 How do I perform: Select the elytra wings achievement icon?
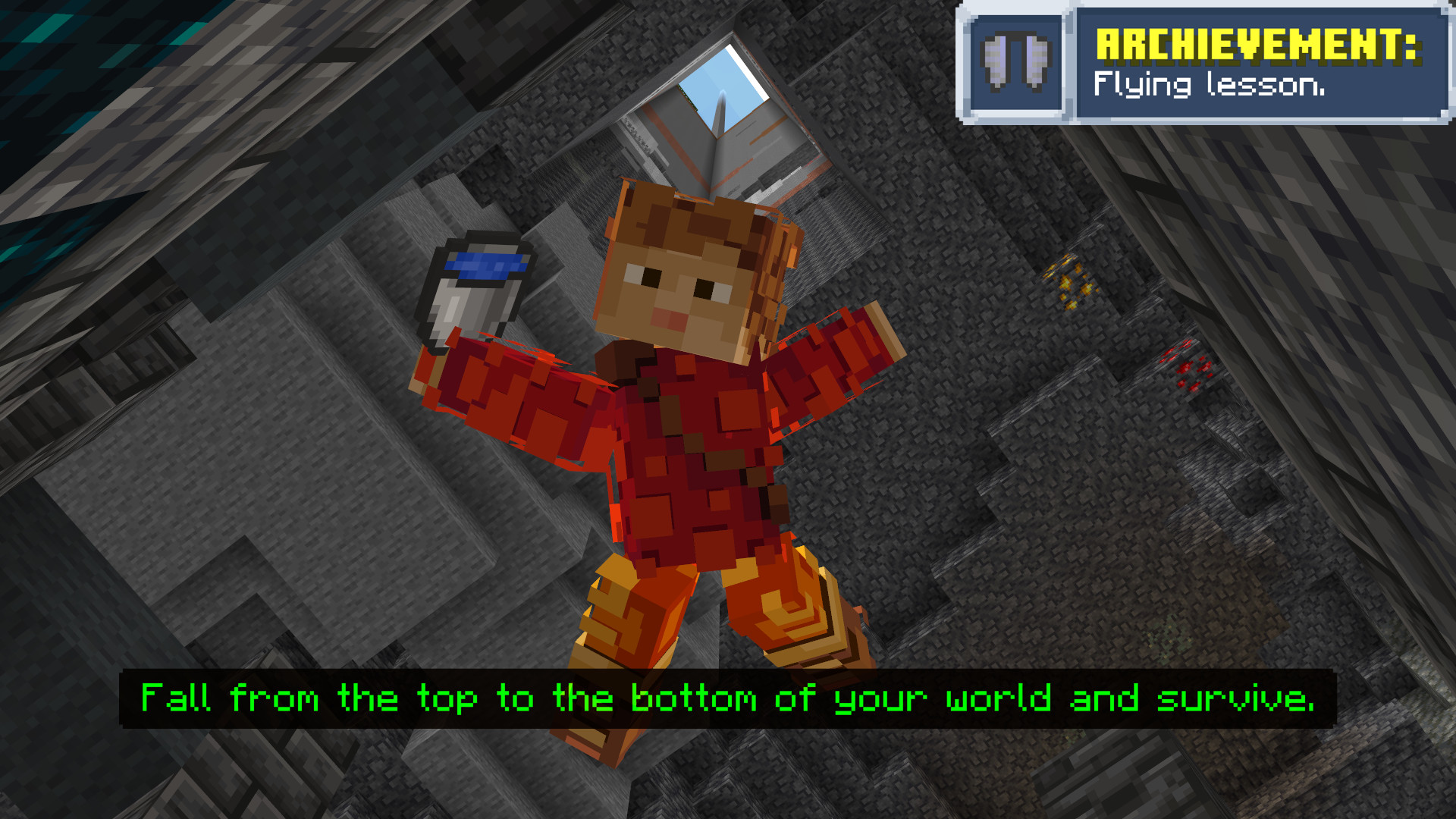(1016, 64)
